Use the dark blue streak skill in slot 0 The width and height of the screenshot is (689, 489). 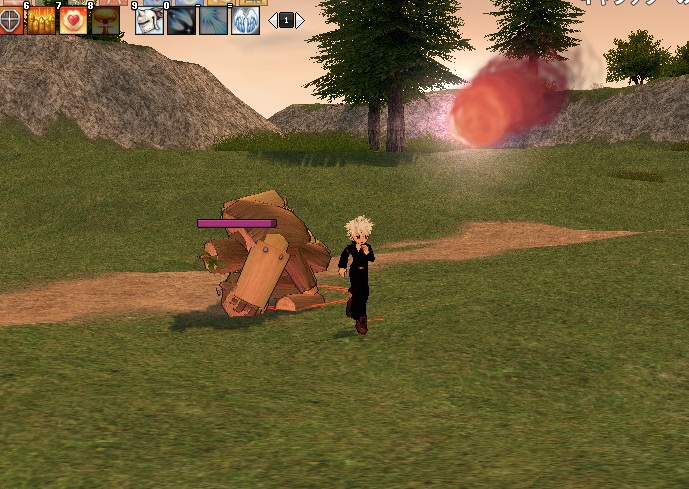point(181,21)
